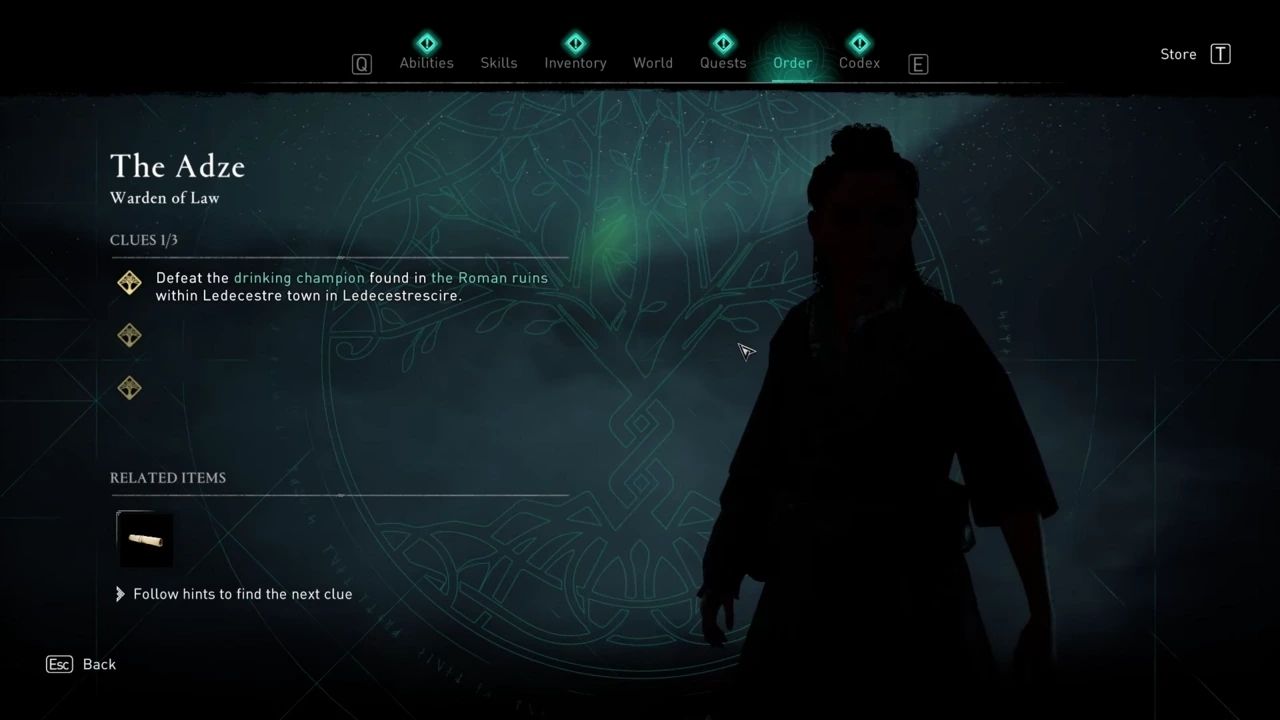Select the Codex icon

(x=859, y=43)
